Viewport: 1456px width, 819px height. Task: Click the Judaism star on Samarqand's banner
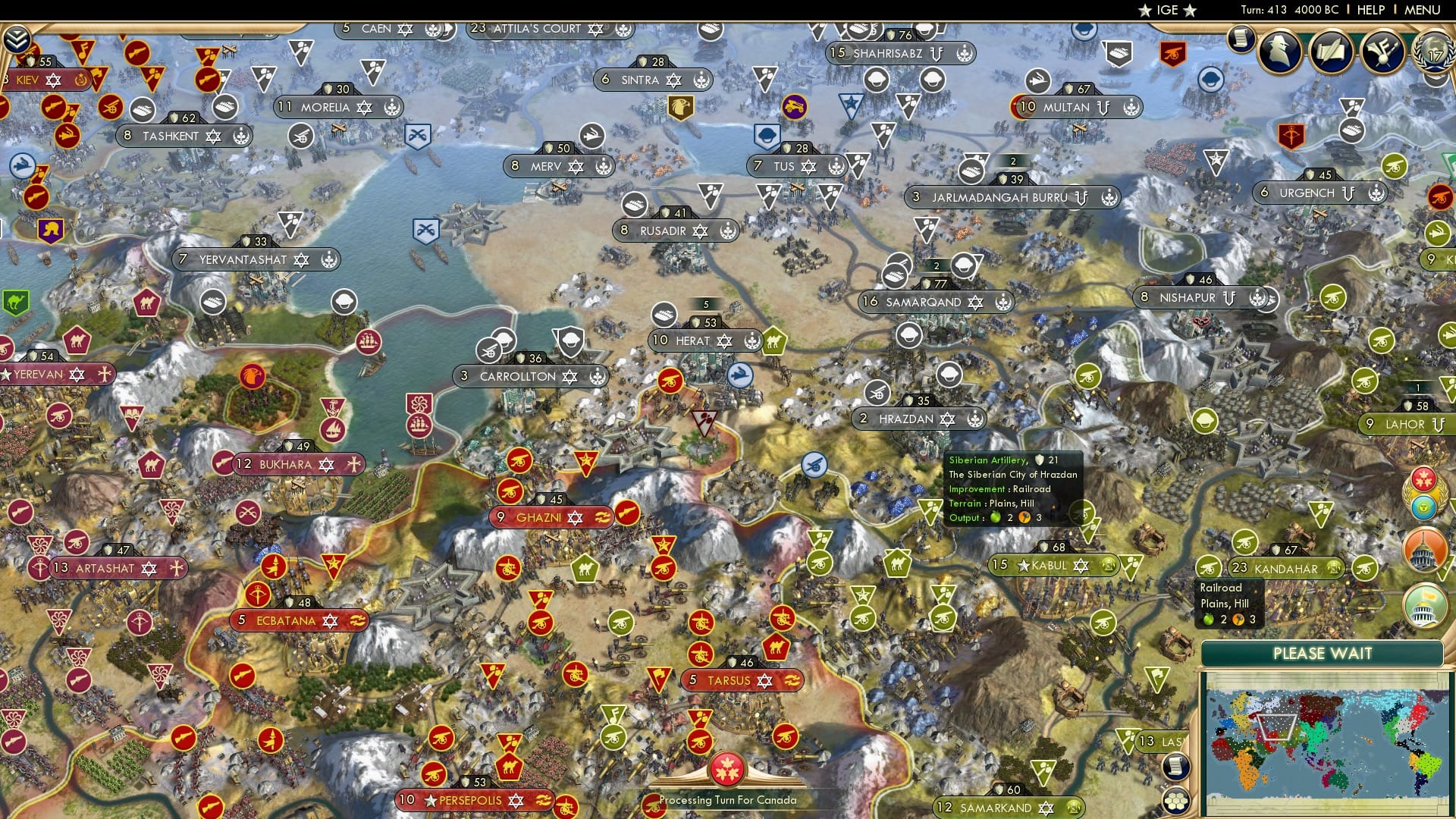pos(976,303)
